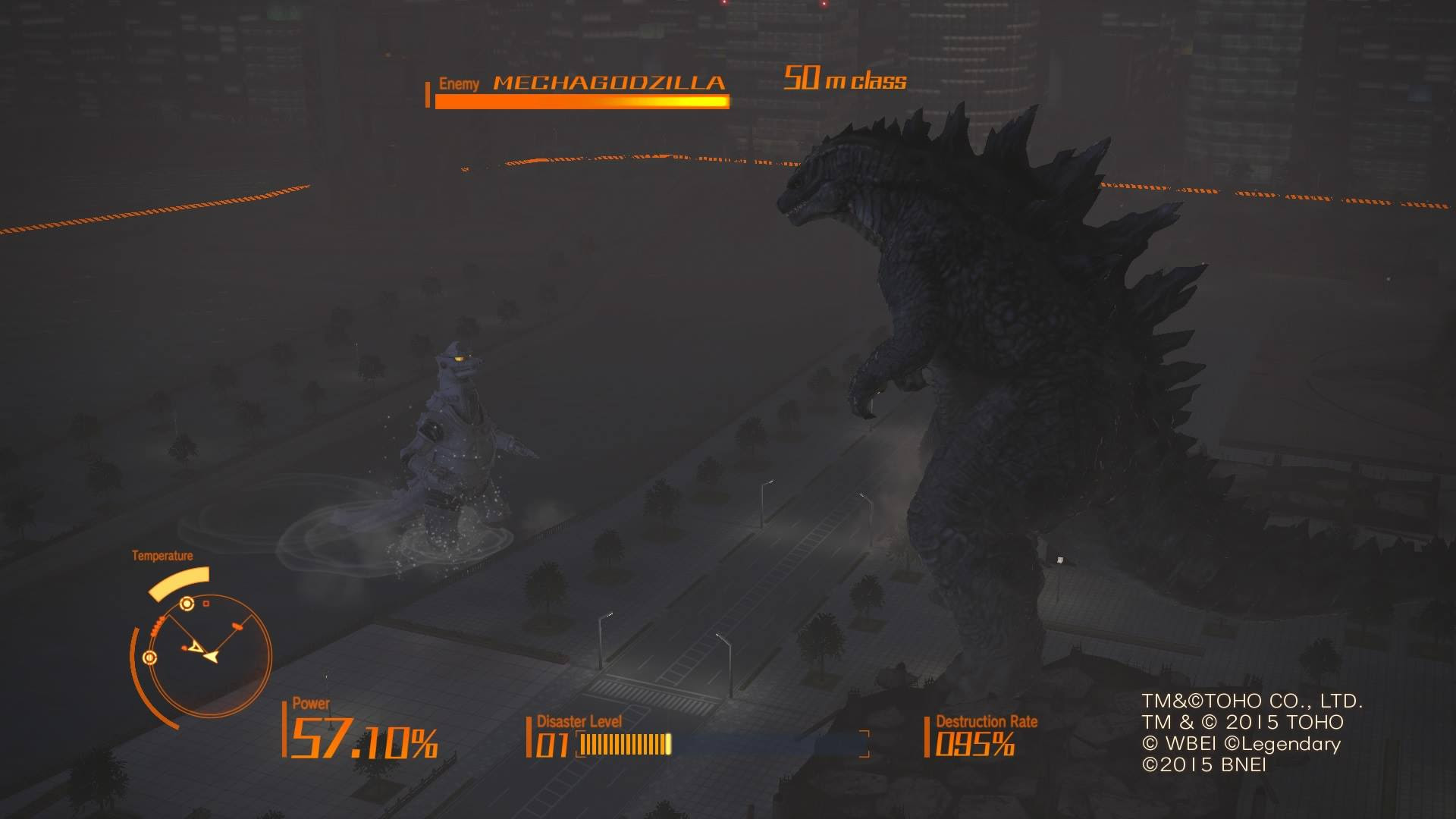Screen dimensions: 1456x819
Task: Select the Temperature gauge arc icon
Action: click(179, 582)
